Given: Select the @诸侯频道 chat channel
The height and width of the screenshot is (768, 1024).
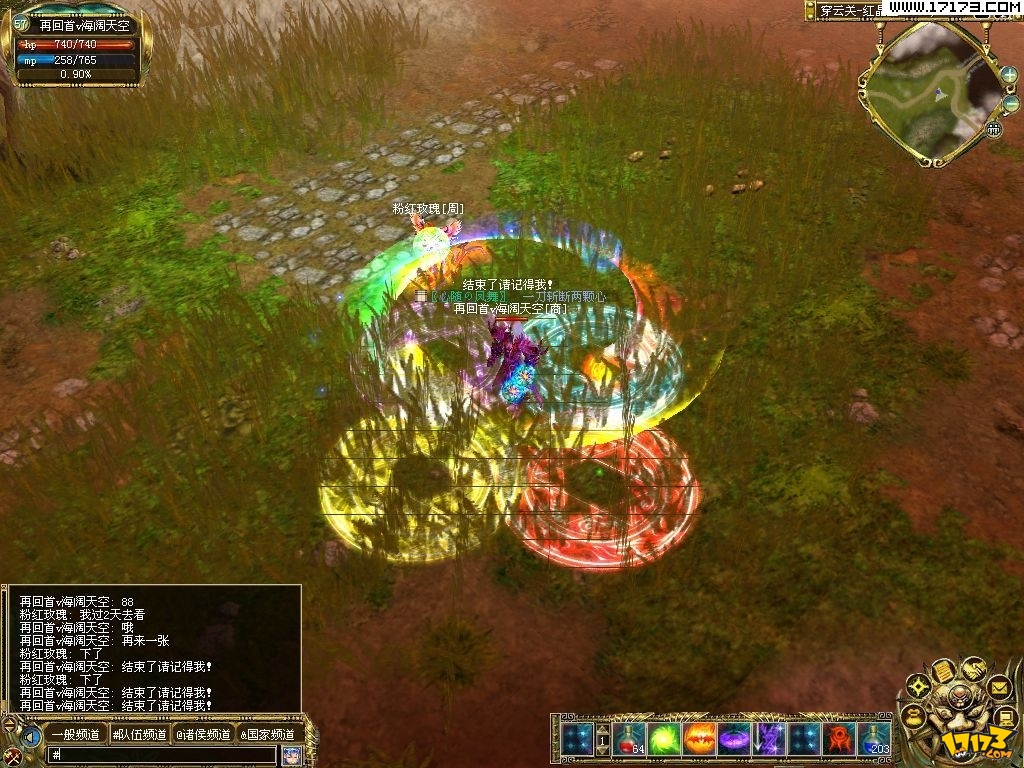Looking at the screenshot, I should click(203, 735).
